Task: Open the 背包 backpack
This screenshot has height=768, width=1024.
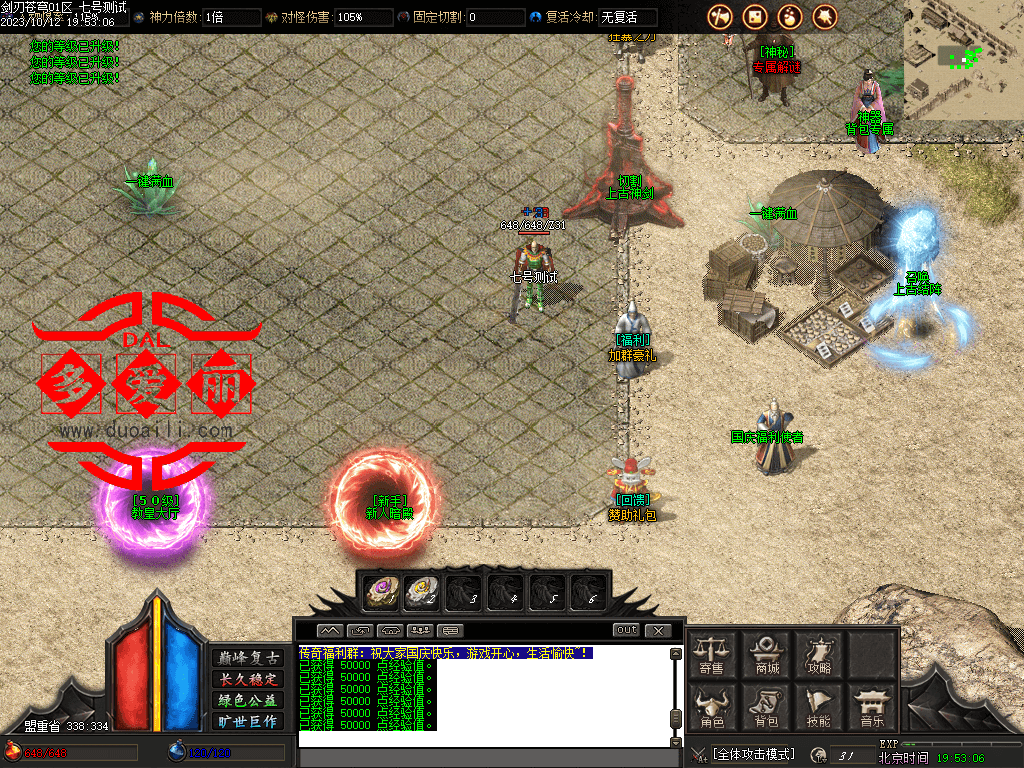Action: click(766, 707)
